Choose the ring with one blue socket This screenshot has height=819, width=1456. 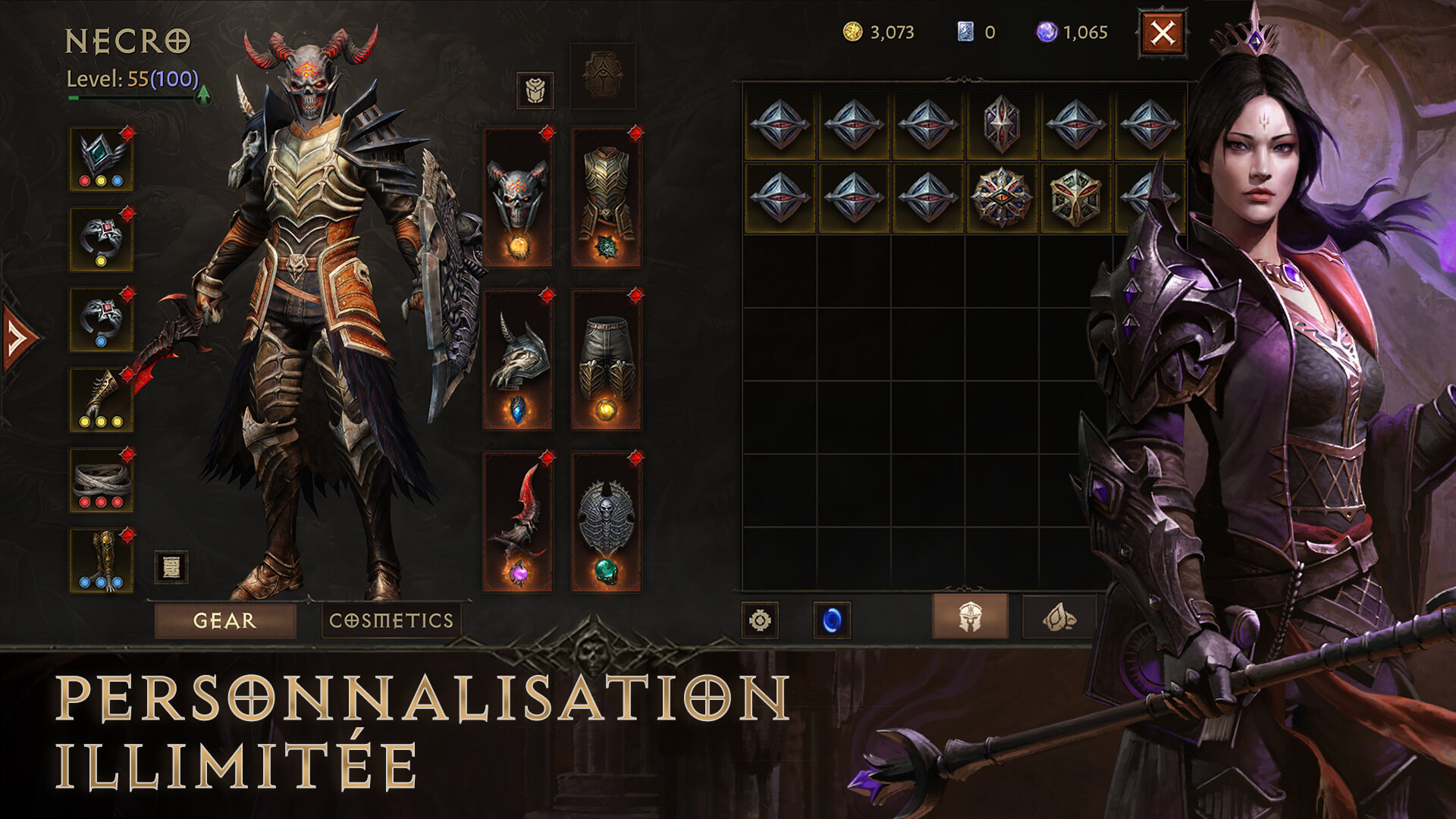coord(101,319)
